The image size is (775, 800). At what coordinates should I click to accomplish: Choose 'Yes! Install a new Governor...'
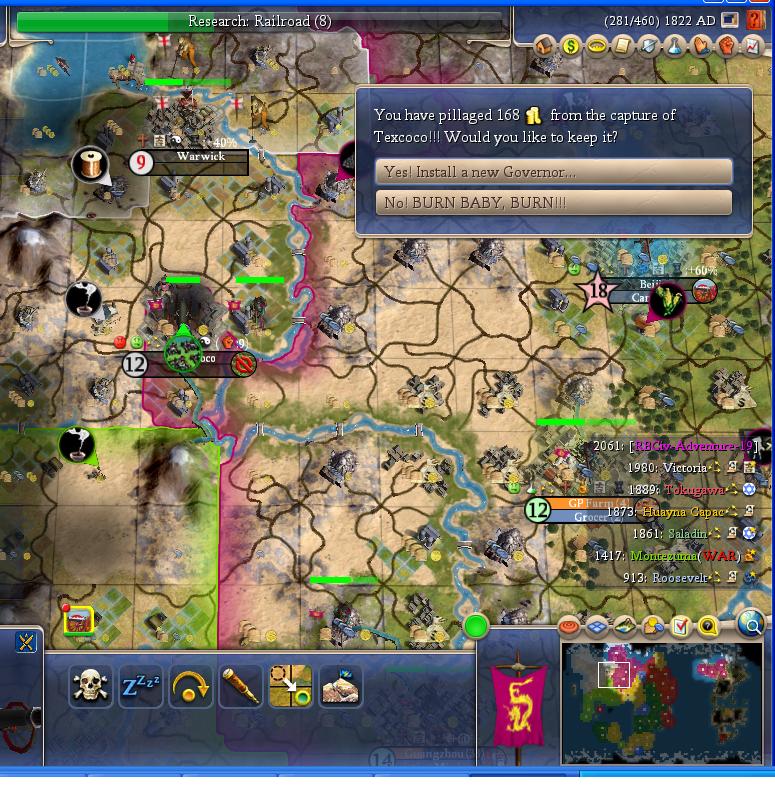click(554, 172)
